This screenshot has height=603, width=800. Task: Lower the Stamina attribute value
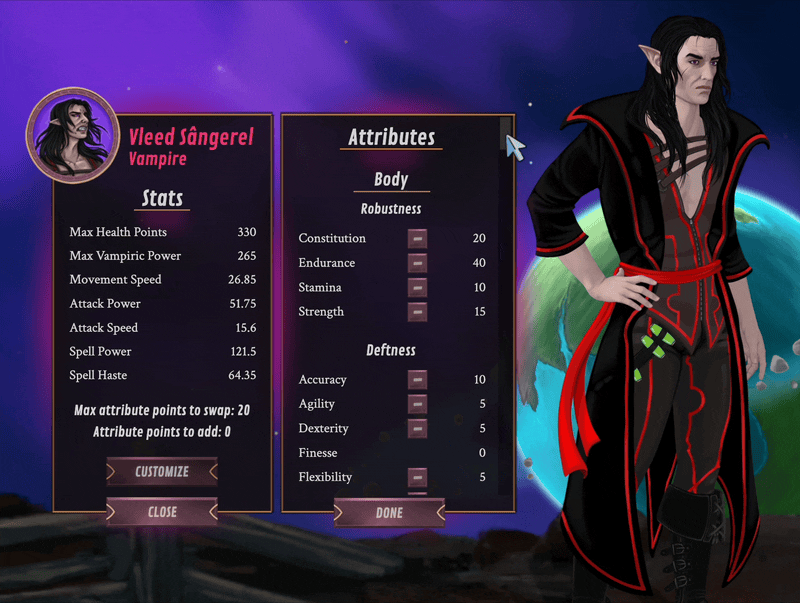coord(417,287)
